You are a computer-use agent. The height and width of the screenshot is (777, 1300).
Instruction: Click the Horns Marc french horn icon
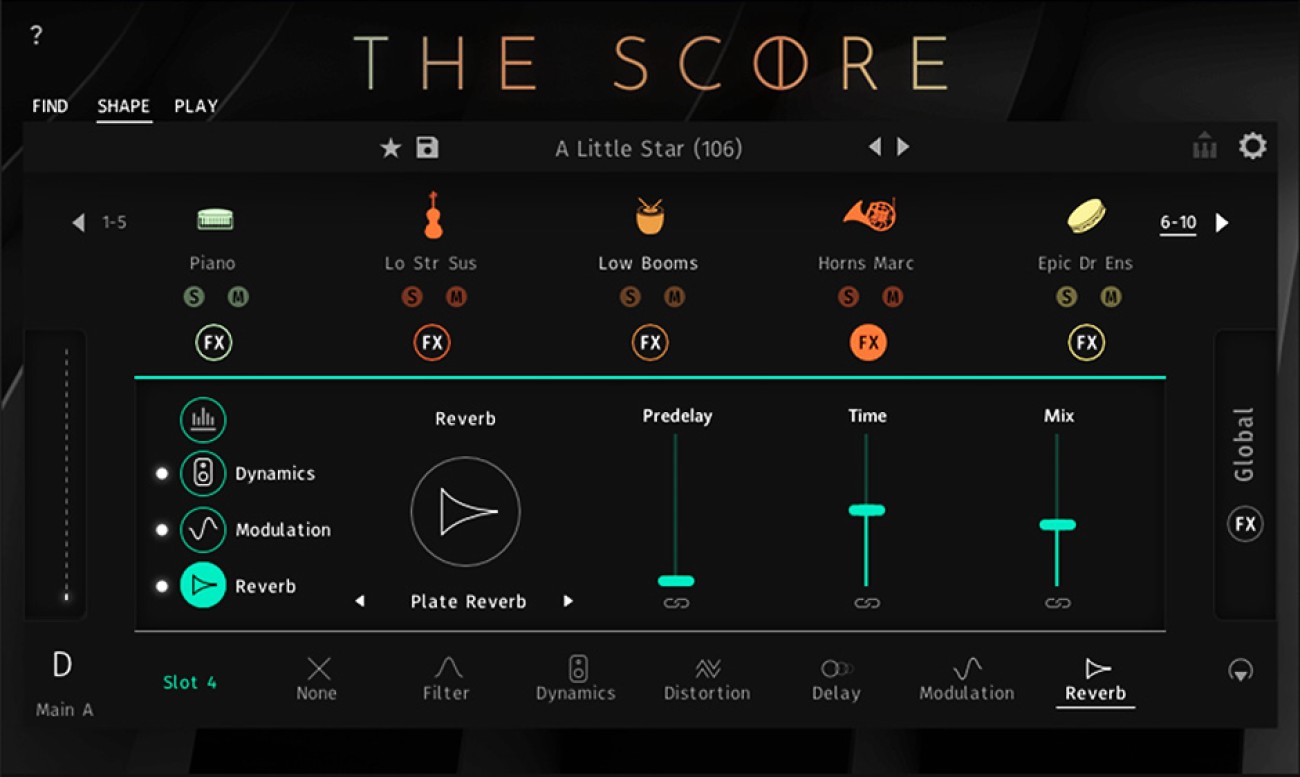[x=866, y=213]
